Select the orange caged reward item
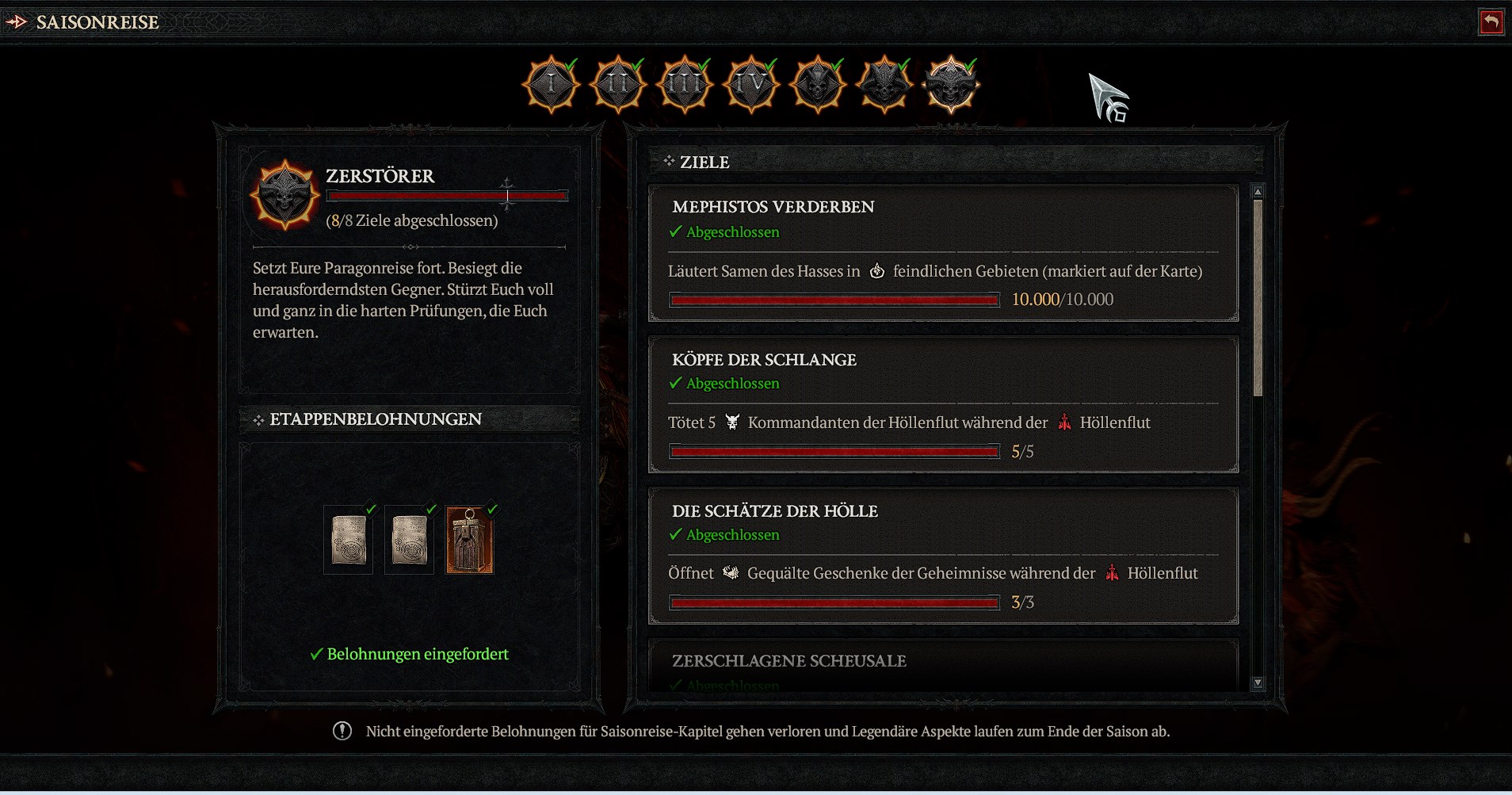The width and height of the screenshot is (1512, 795). click(470, 541)
